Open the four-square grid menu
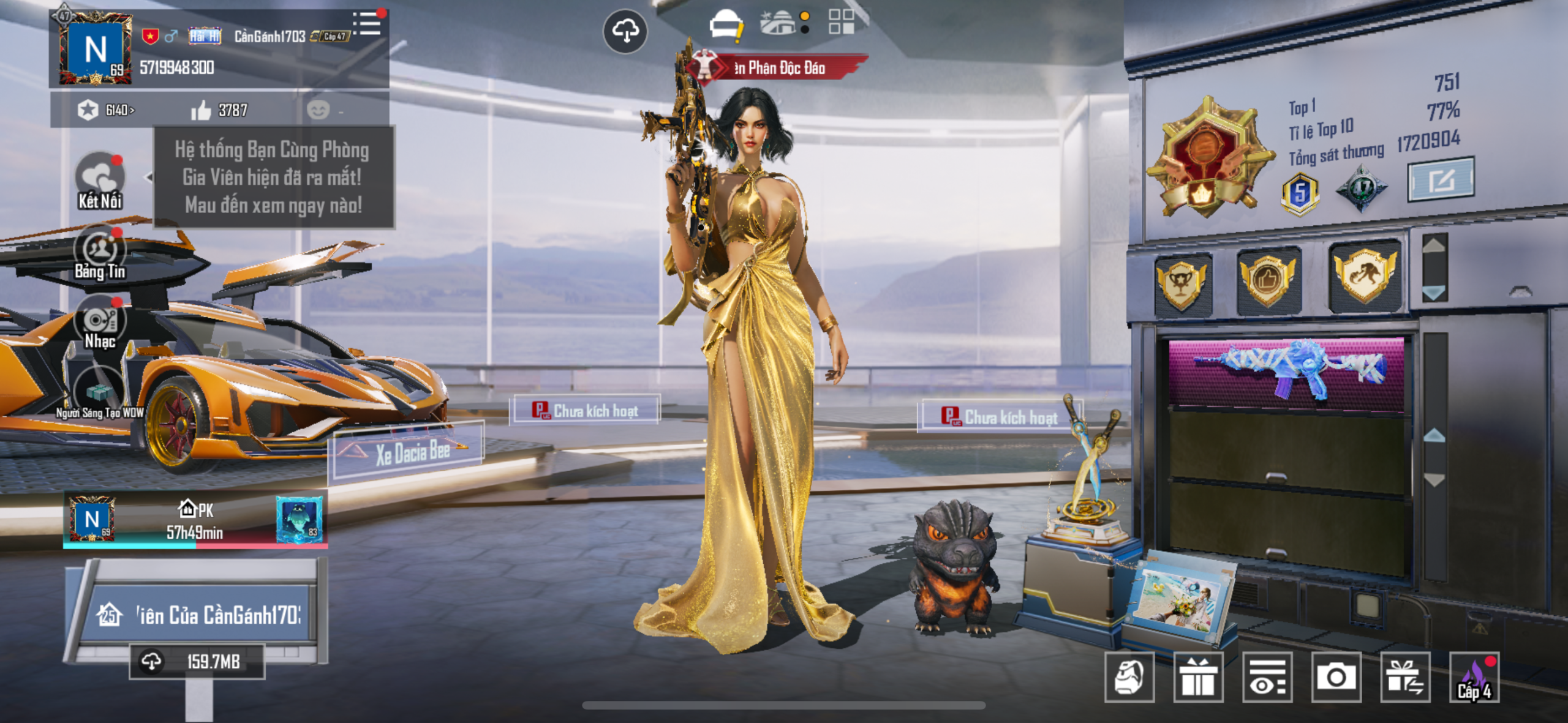1568x723 pixels. coord(841,22)
